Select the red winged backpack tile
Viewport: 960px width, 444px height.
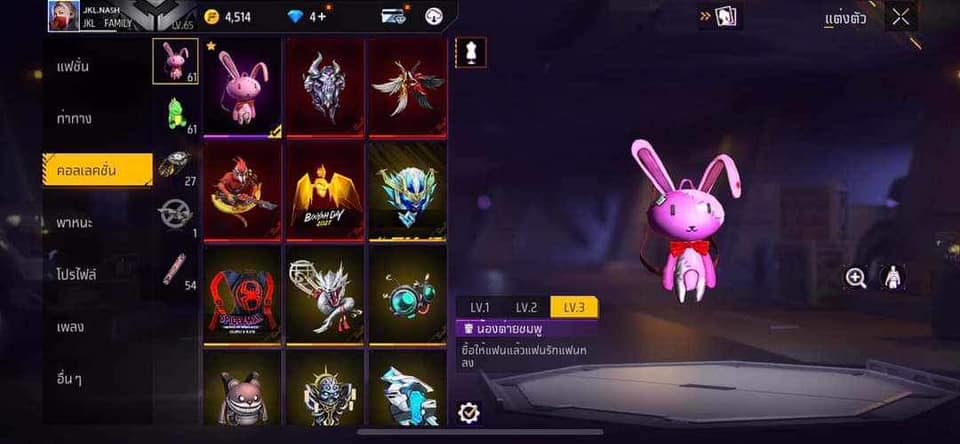click(x=407, y=87)
